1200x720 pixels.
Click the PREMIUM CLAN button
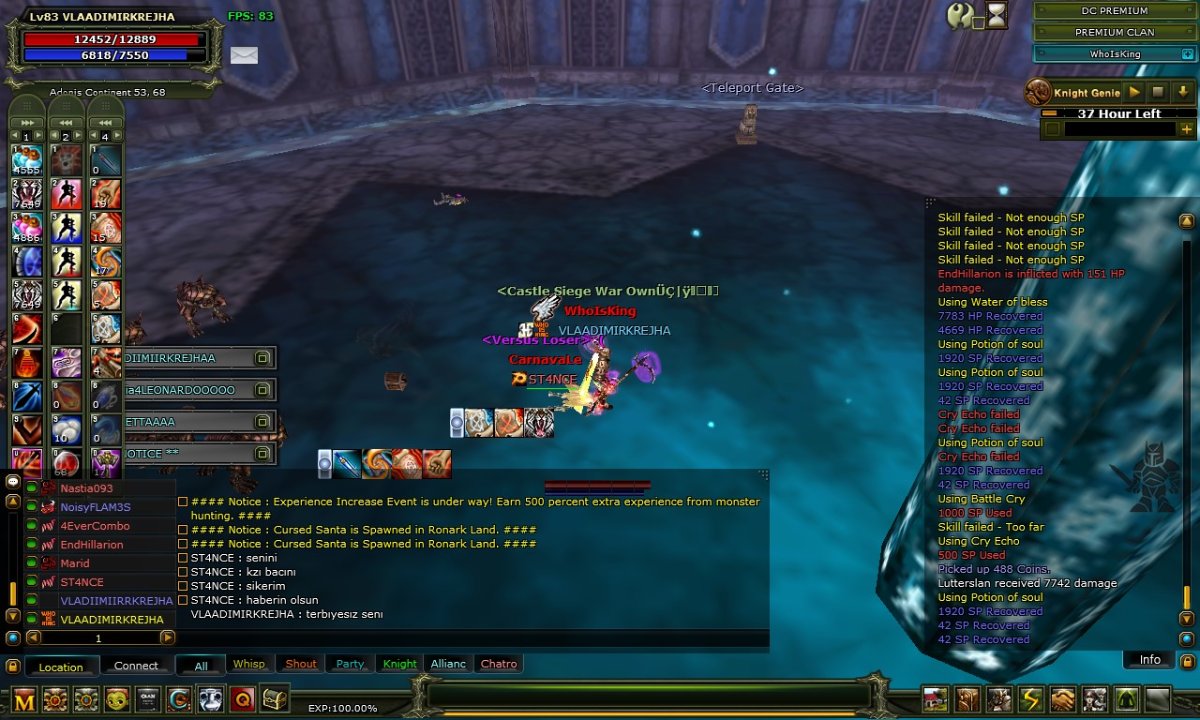(1114, 32)
